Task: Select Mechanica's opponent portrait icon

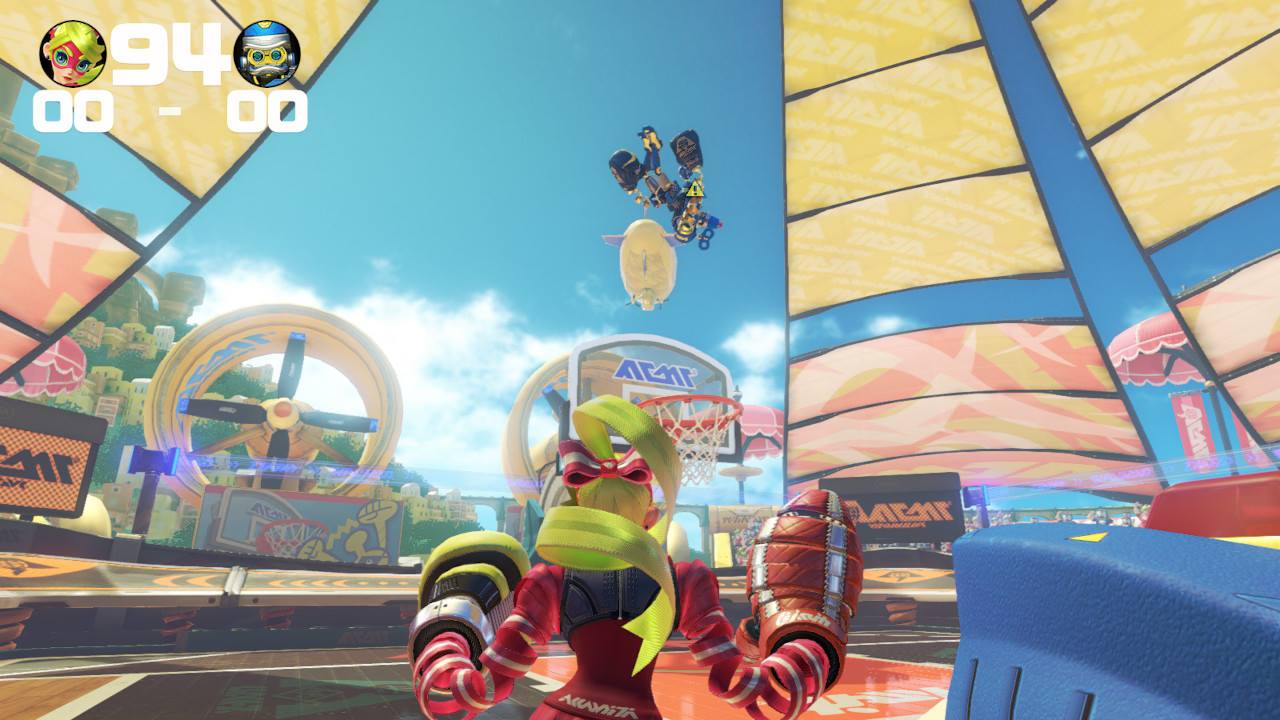Action: pyautogui.click(x=266, y=53)
